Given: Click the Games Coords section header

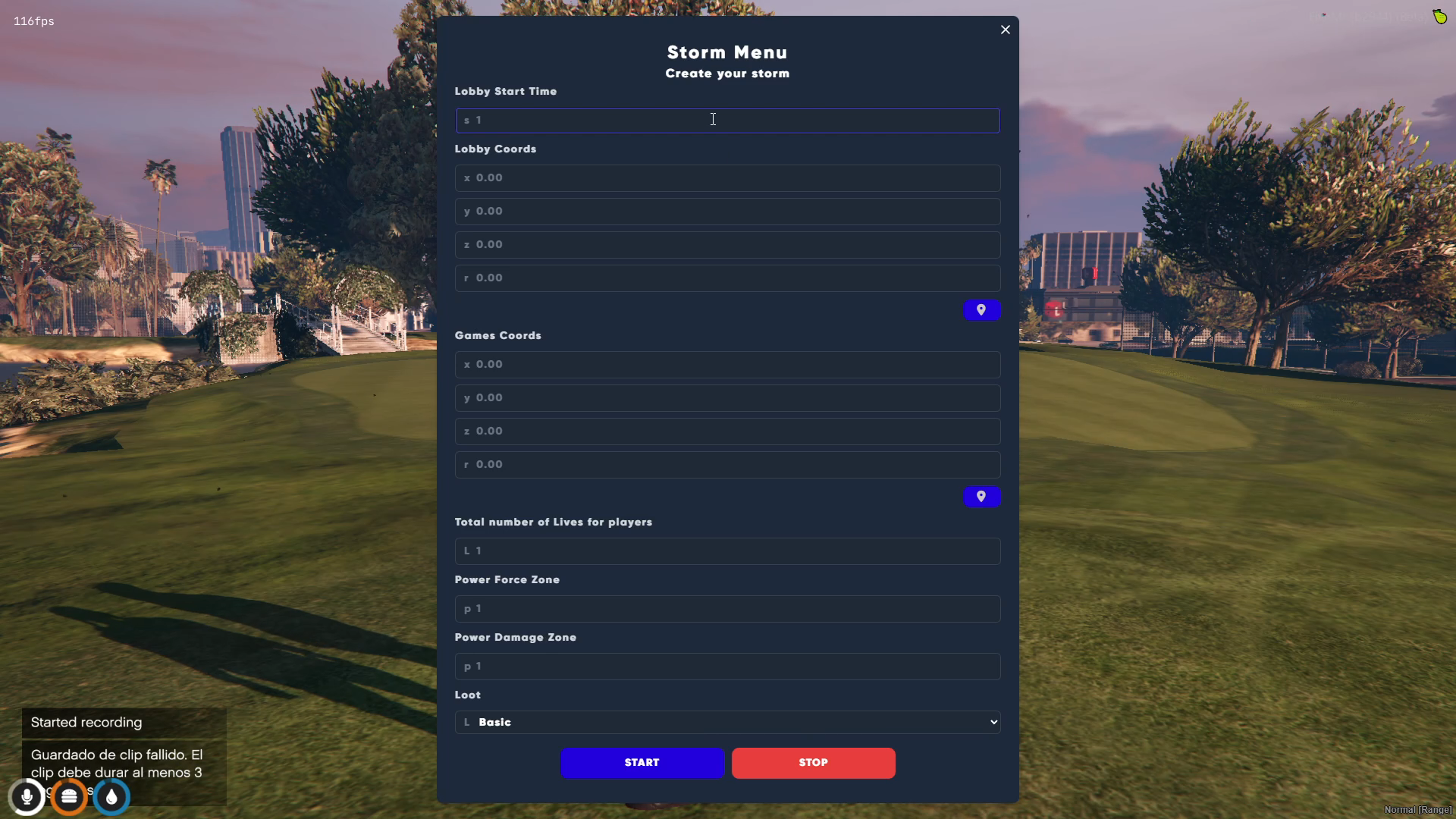Looking at the screenshot, I should point(497,335).
